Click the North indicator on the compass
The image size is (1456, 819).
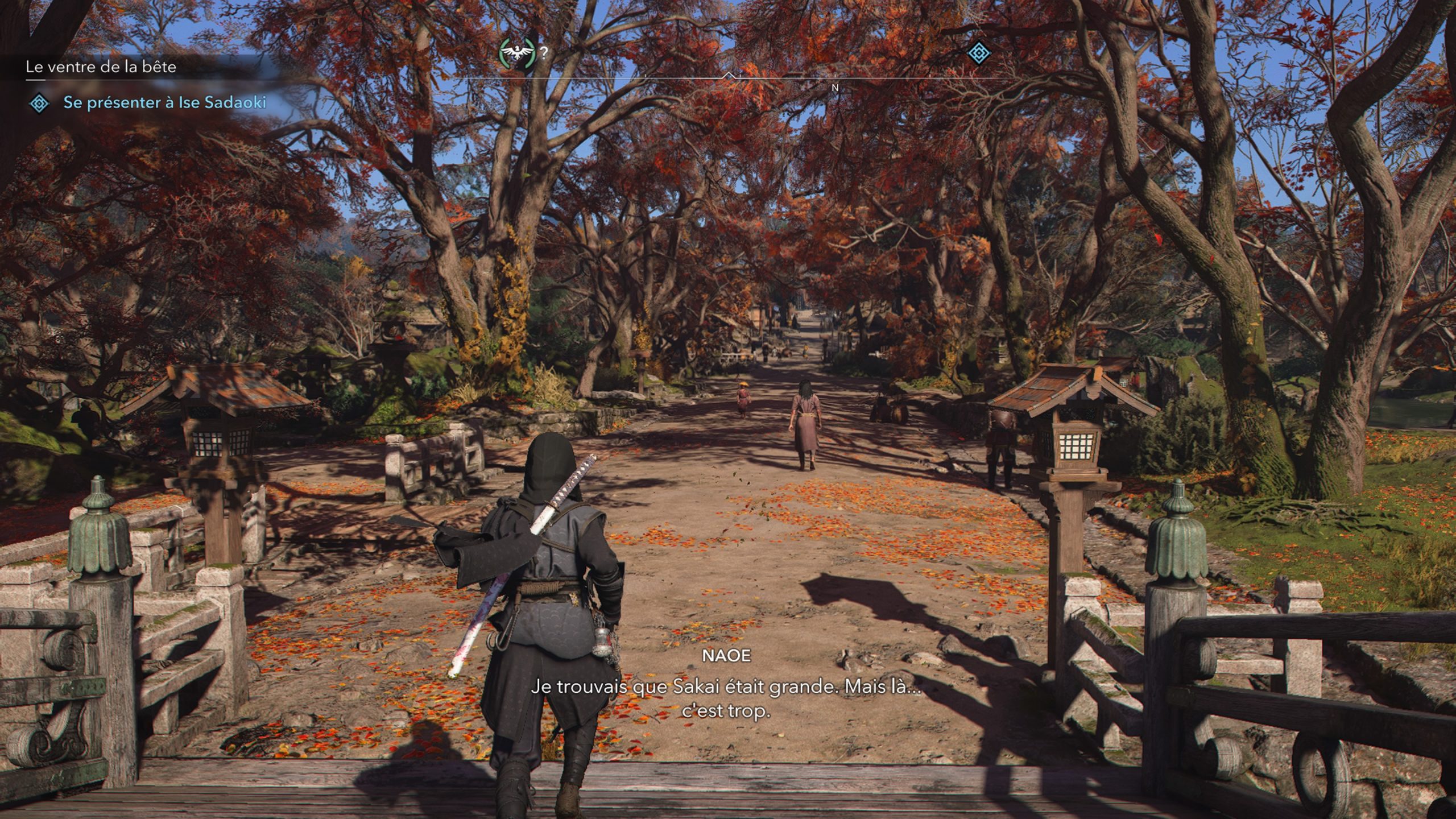pos(835,88)
